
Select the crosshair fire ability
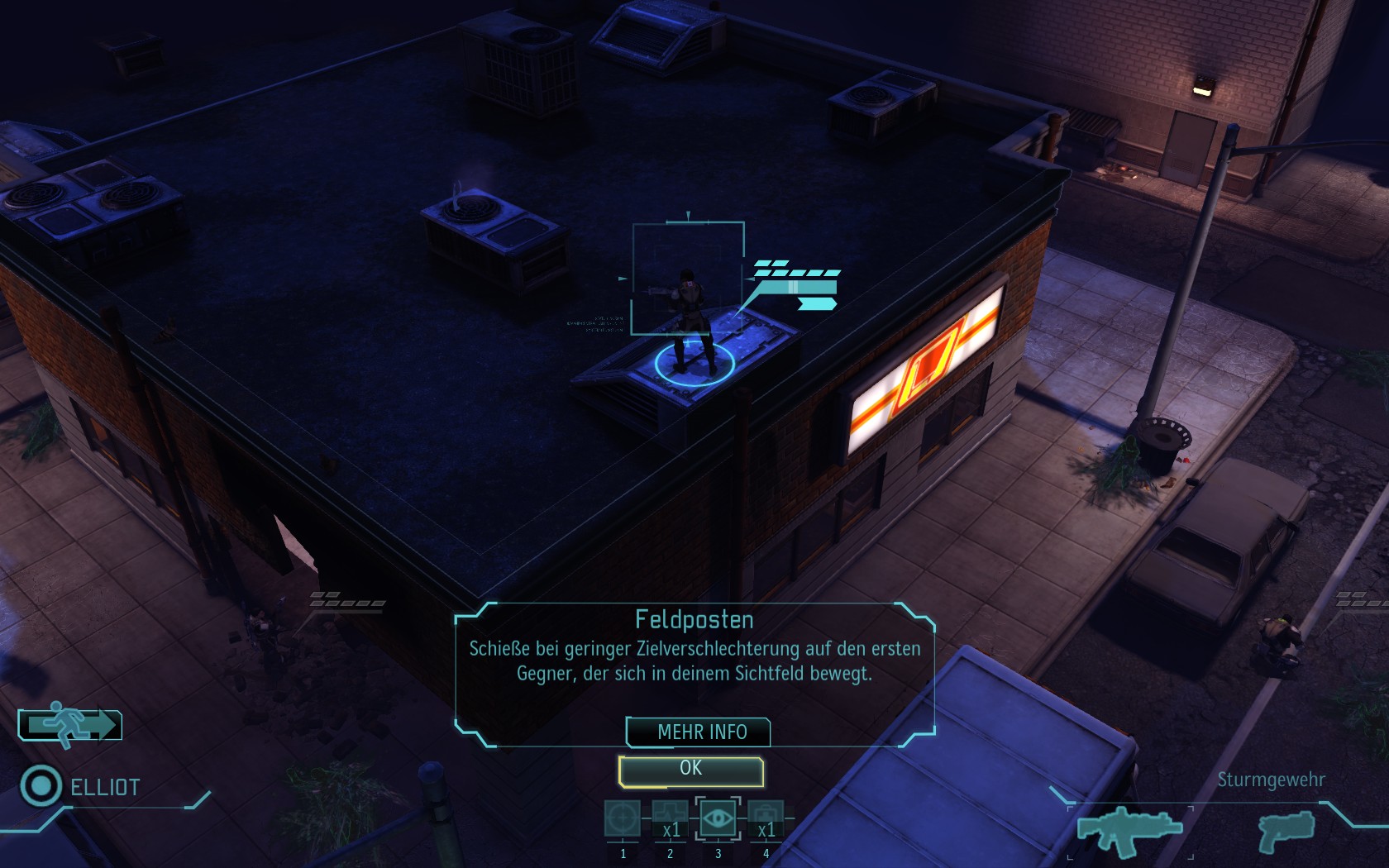[x=622, y=818]
